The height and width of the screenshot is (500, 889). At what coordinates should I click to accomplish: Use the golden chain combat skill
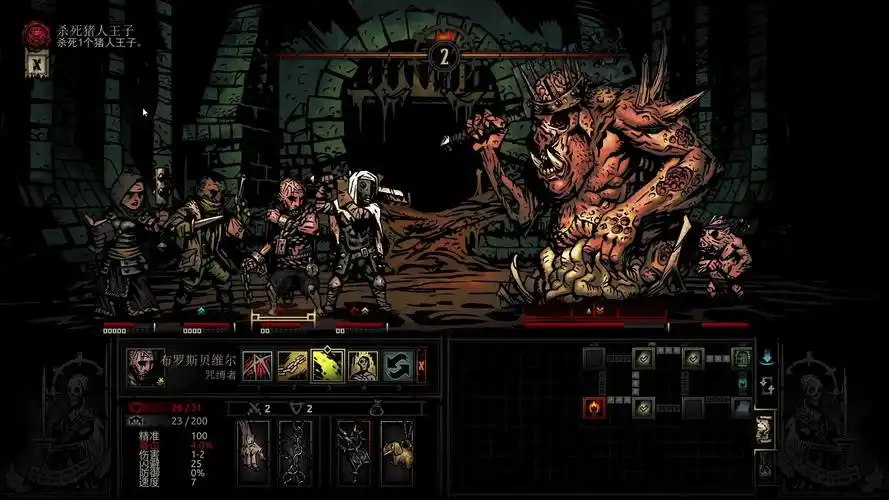[x=292, y=365]
